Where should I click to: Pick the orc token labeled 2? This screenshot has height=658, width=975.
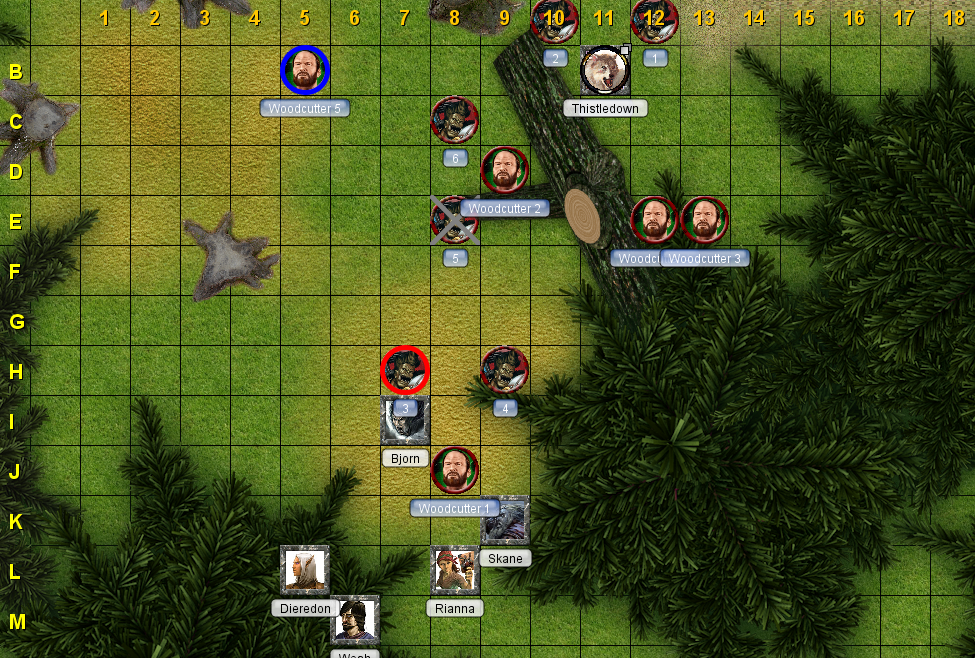(555, 20)
